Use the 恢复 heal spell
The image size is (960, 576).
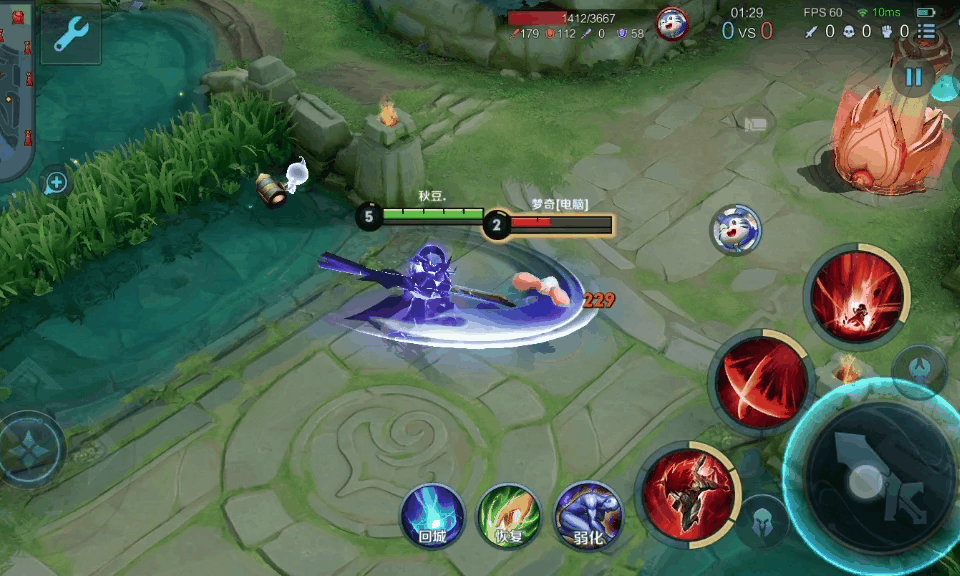point(509,515)
